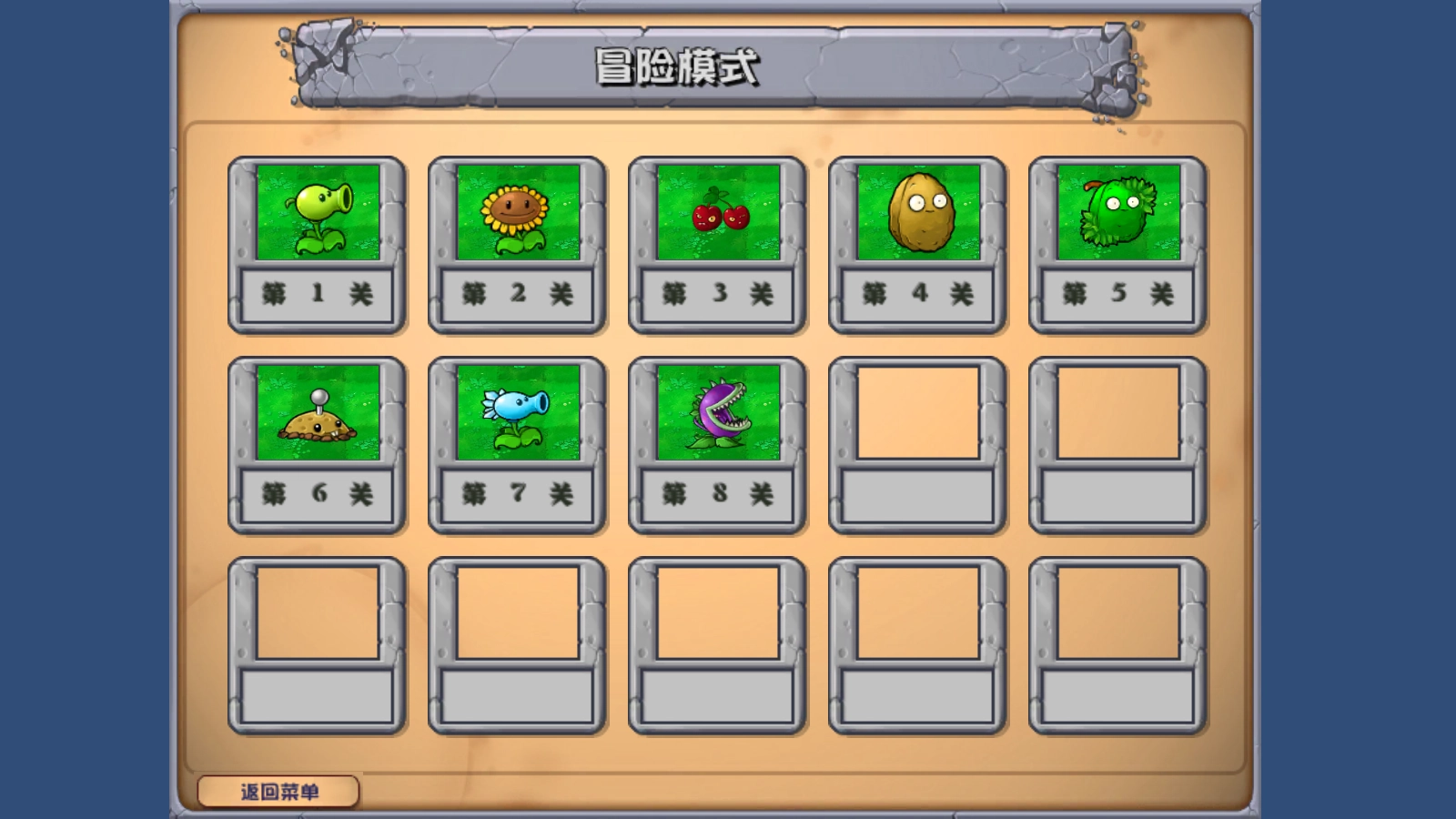Select the Snow Pea thumbnail for Level 7
This screenshot has height=819, width=1456.
pyautogui.click(x=517, y=414)
